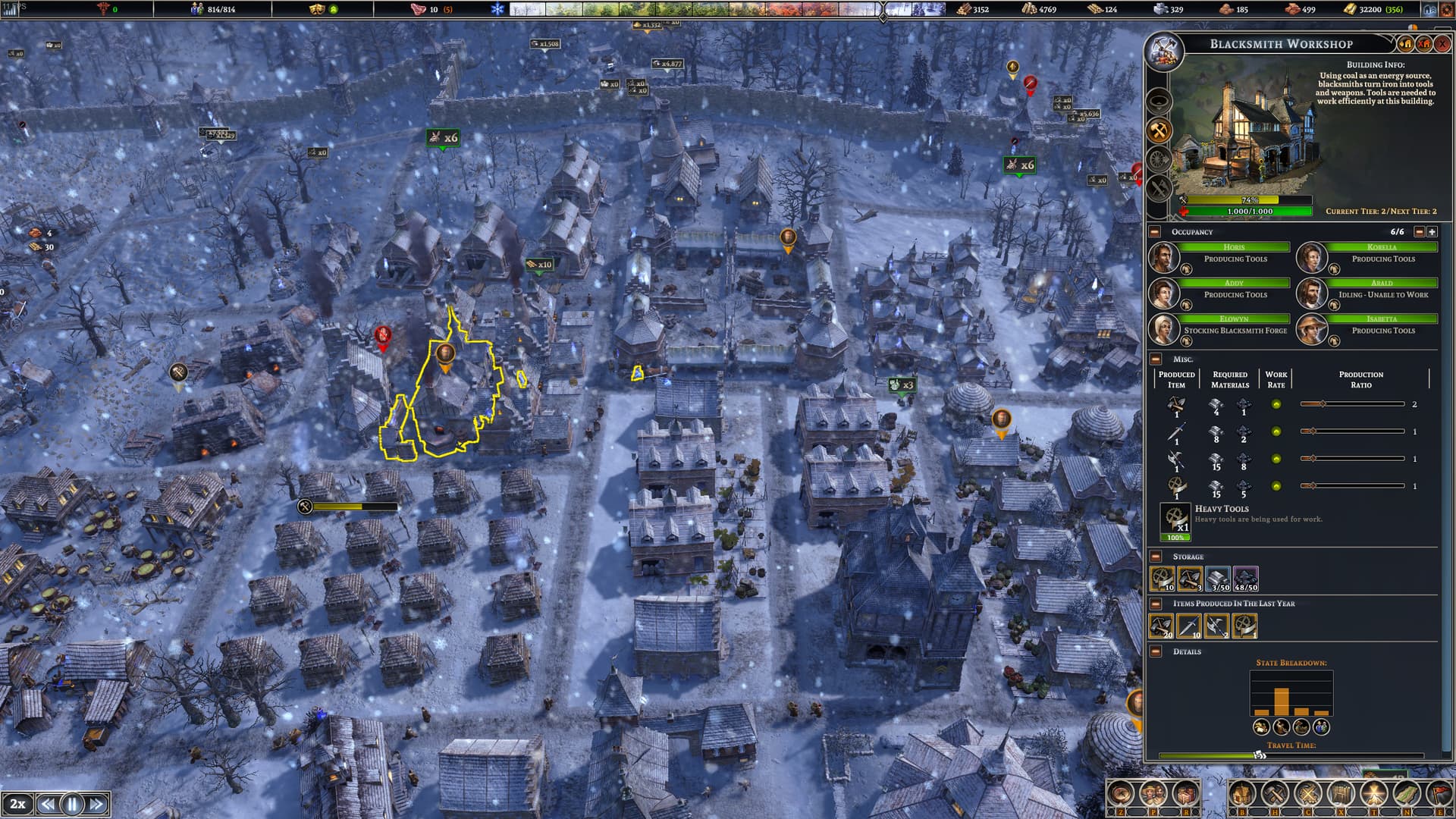Collapse the Storage section

click(x=1156, y=557)
